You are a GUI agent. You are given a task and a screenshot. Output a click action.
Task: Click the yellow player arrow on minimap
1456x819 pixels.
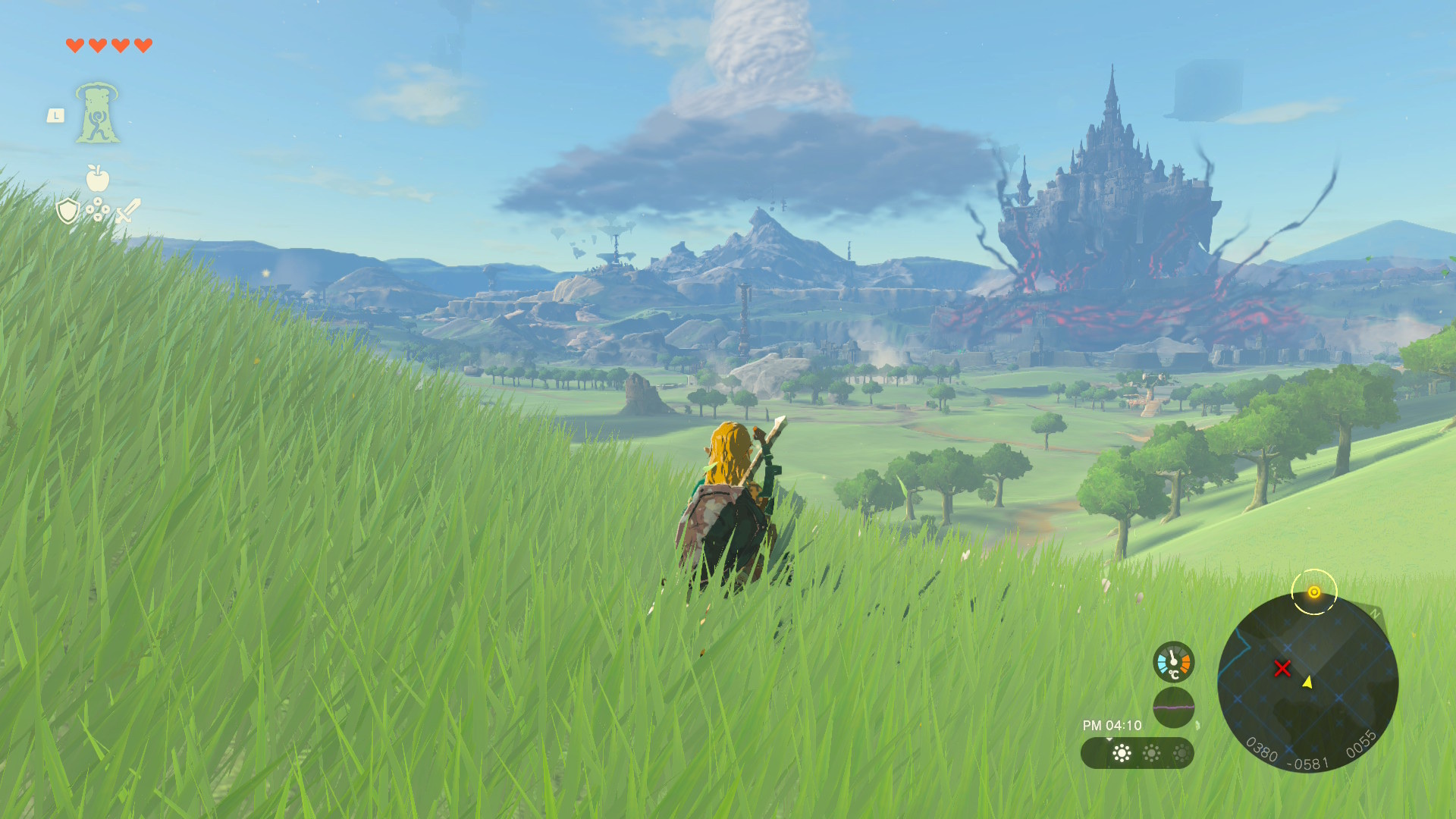[x=1307, y=682]
